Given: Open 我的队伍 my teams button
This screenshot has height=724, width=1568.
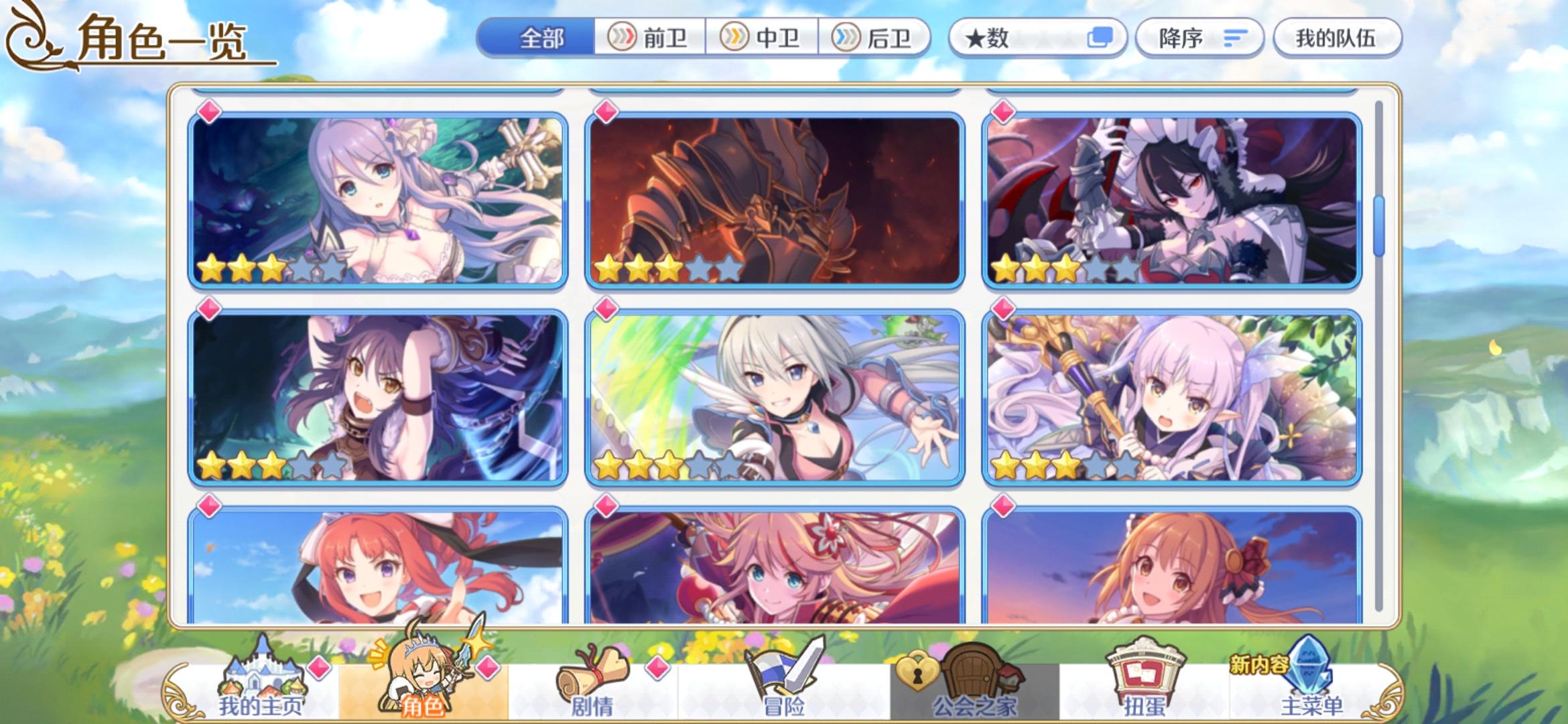Looking at the screenshot, I should (x=1337, y=38).
